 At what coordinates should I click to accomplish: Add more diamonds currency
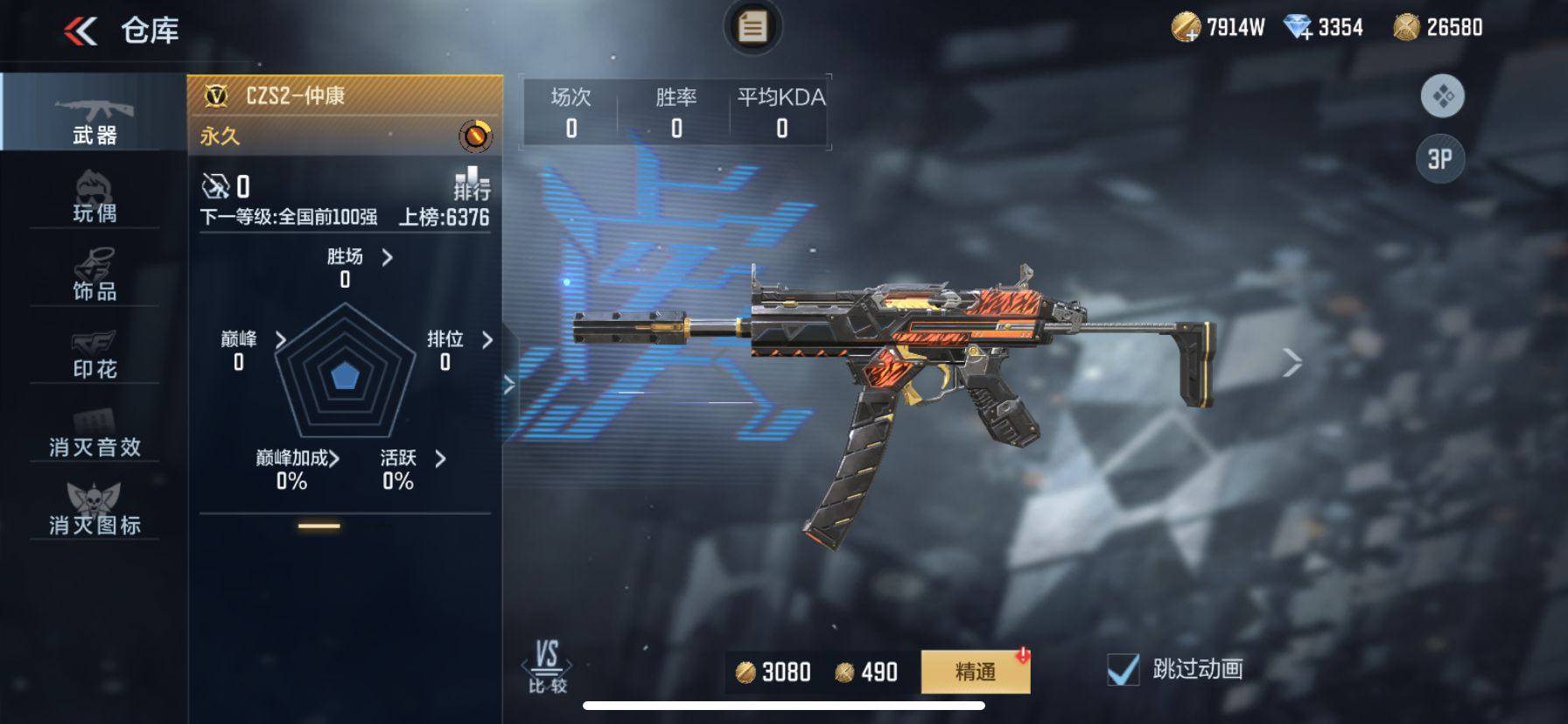[1298, 28]
